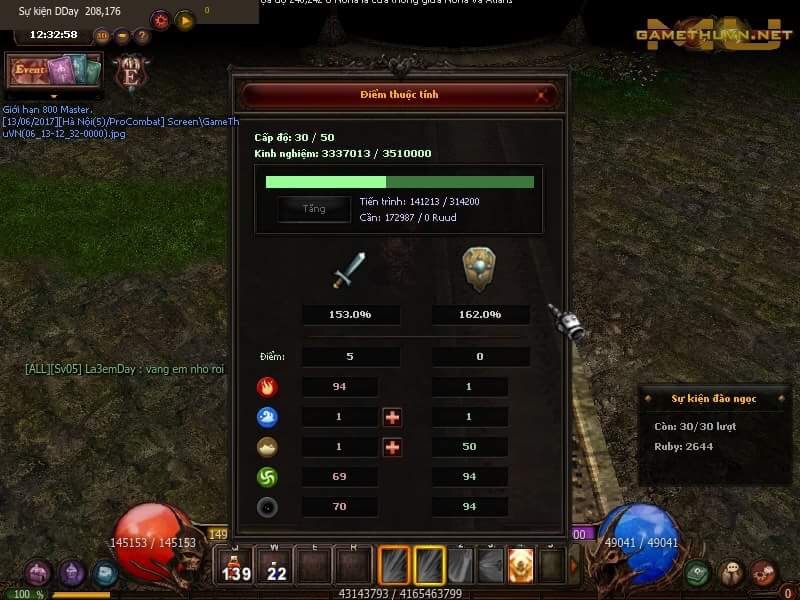Close the Điểm thuộc tính window

point(541,96)
